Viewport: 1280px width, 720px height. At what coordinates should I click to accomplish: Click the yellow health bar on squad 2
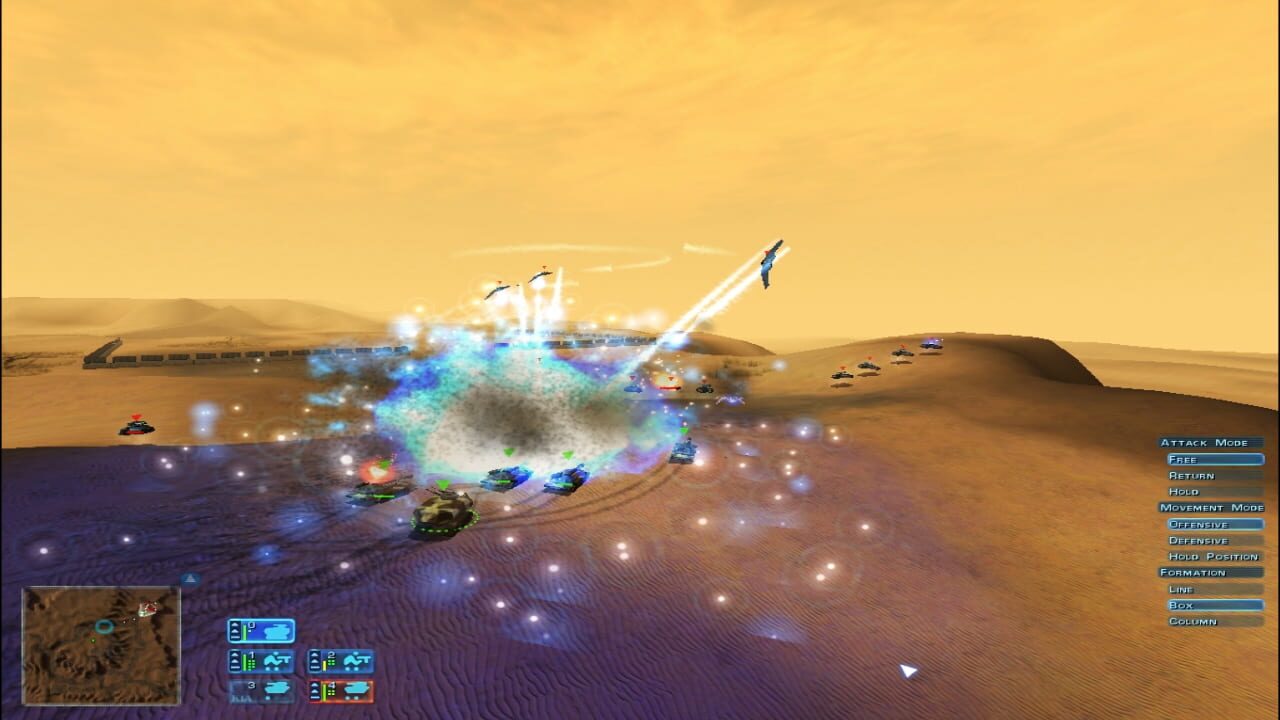324,663
